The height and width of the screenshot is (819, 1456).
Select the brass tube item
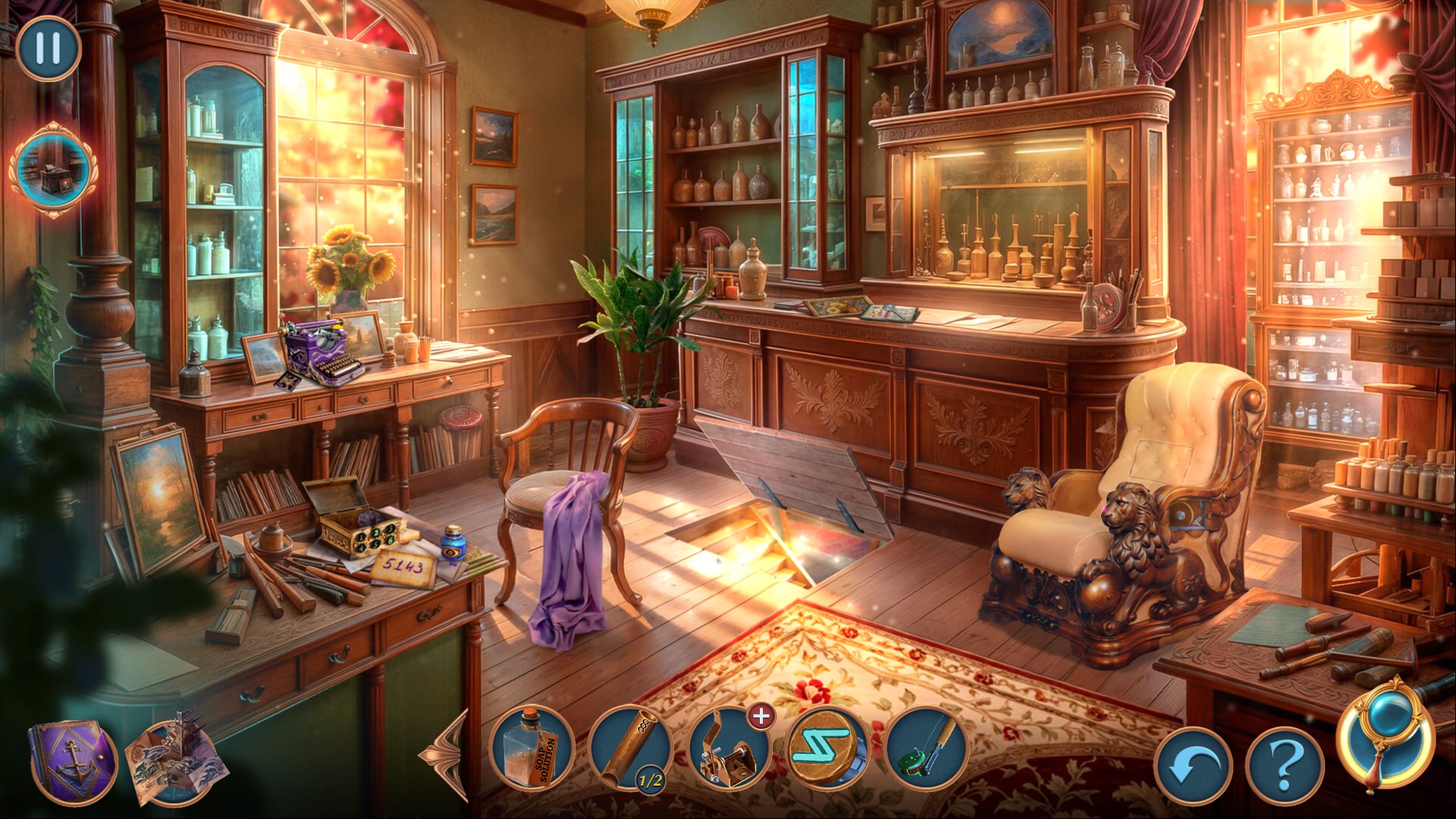click(629, 749)
